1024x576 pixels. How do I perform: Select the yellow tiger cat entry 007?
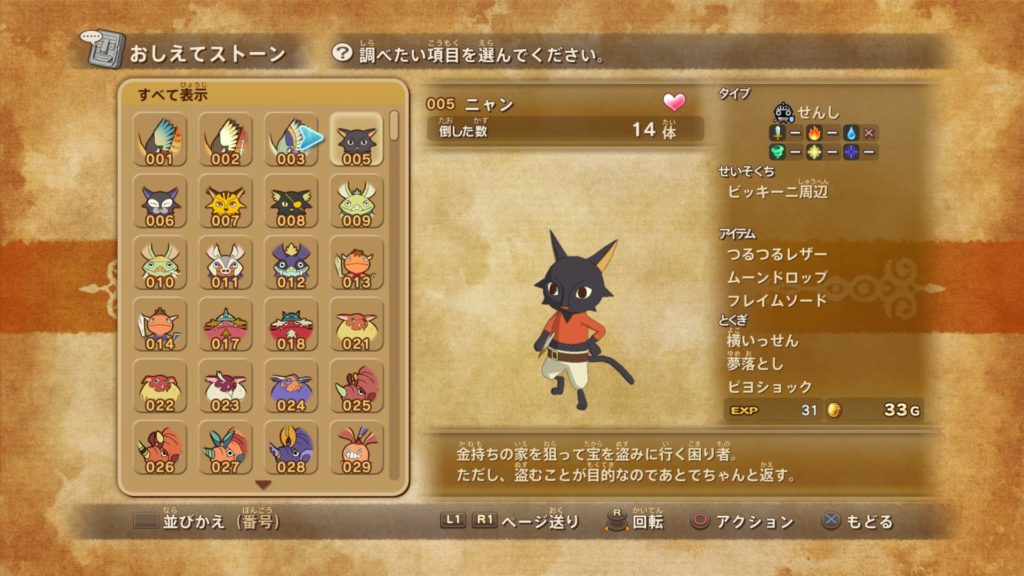coord(225,202)
